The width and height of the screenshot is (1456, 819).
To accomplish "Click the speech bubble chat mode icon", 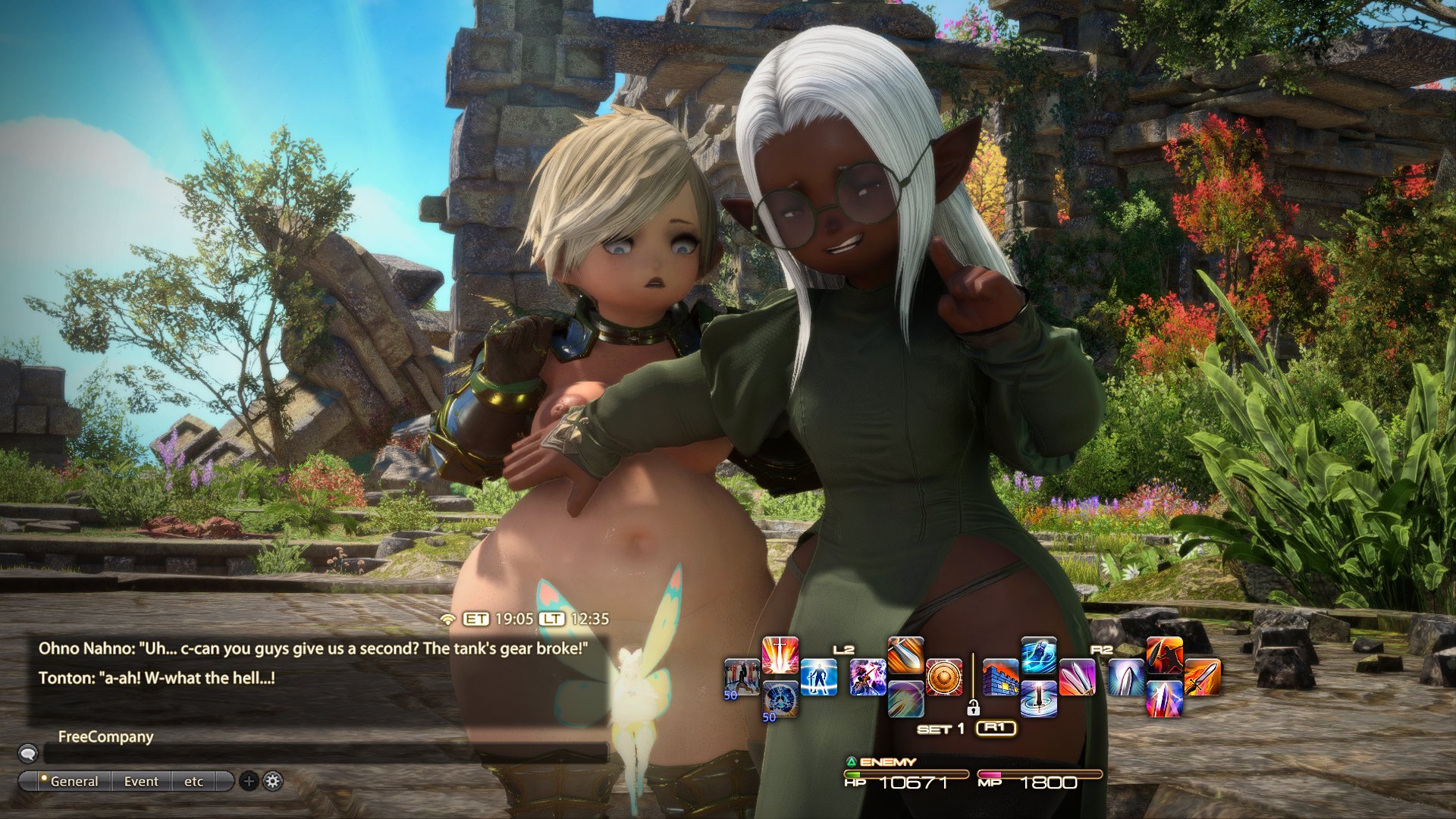I will click(x=28, y=753).
